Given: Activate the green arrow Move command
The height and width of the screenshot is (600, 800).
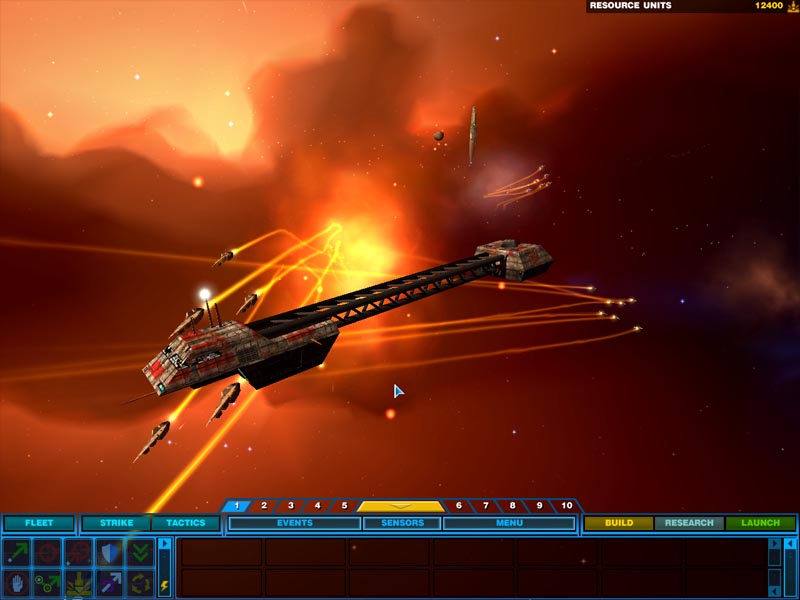Looking at the screenshot, I should (16, 551).
